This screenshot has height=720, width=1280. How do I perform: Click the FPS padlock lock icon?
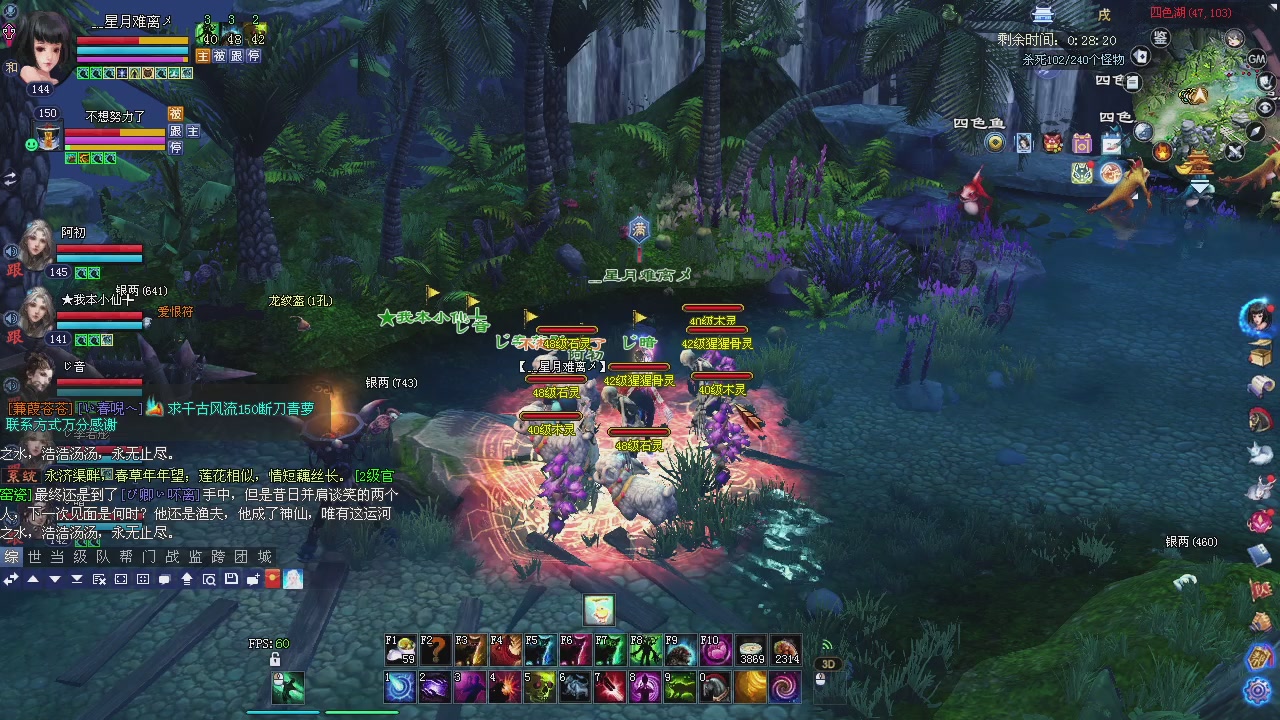click(x=275, y=660)
